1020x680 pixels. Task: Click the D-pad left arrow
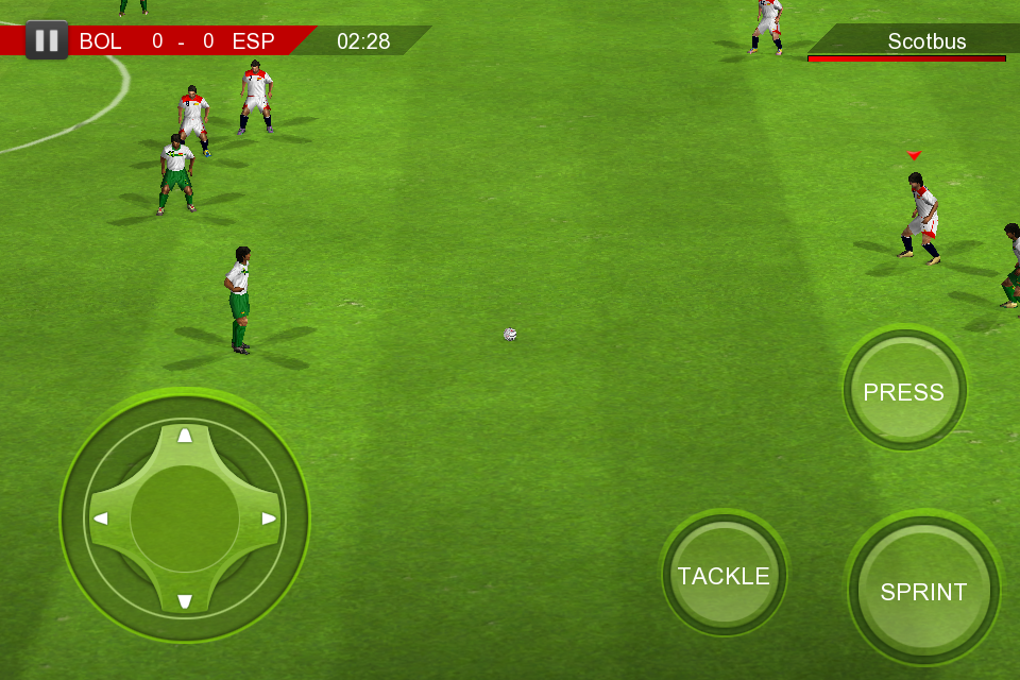pyautogui.click(x=101, y=518)
